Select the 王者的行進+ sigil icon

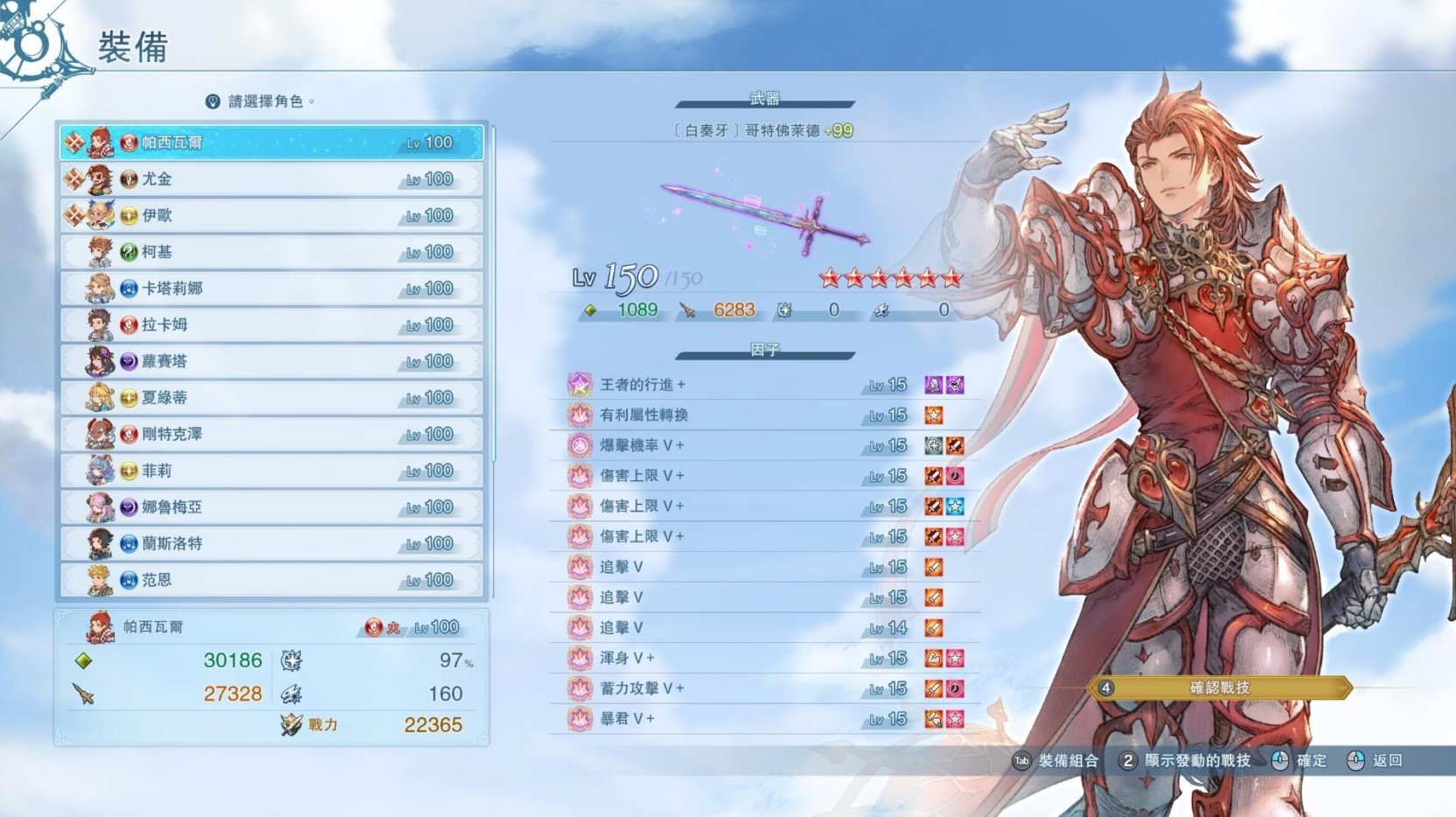click(x=579, y=385)
